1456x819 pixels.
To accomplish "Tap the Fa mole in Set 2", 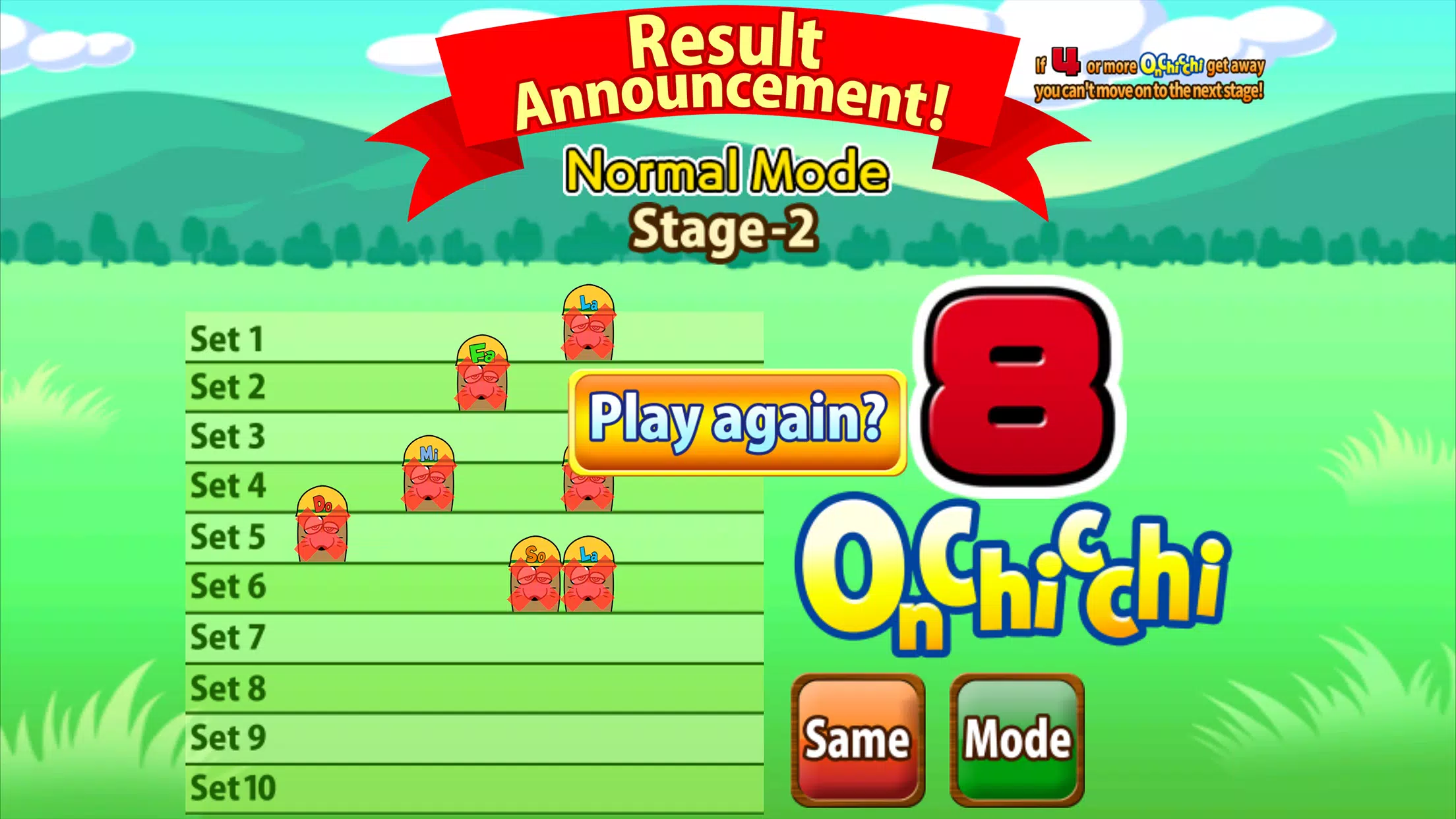I will pyautogui.click(x=481, y=373).
